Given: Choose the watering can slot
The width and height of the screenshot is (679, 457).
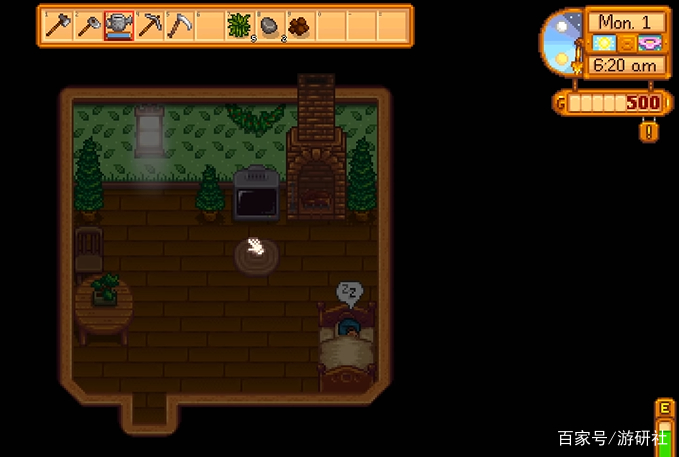Looking at the screenshot, I should [120, 25].
